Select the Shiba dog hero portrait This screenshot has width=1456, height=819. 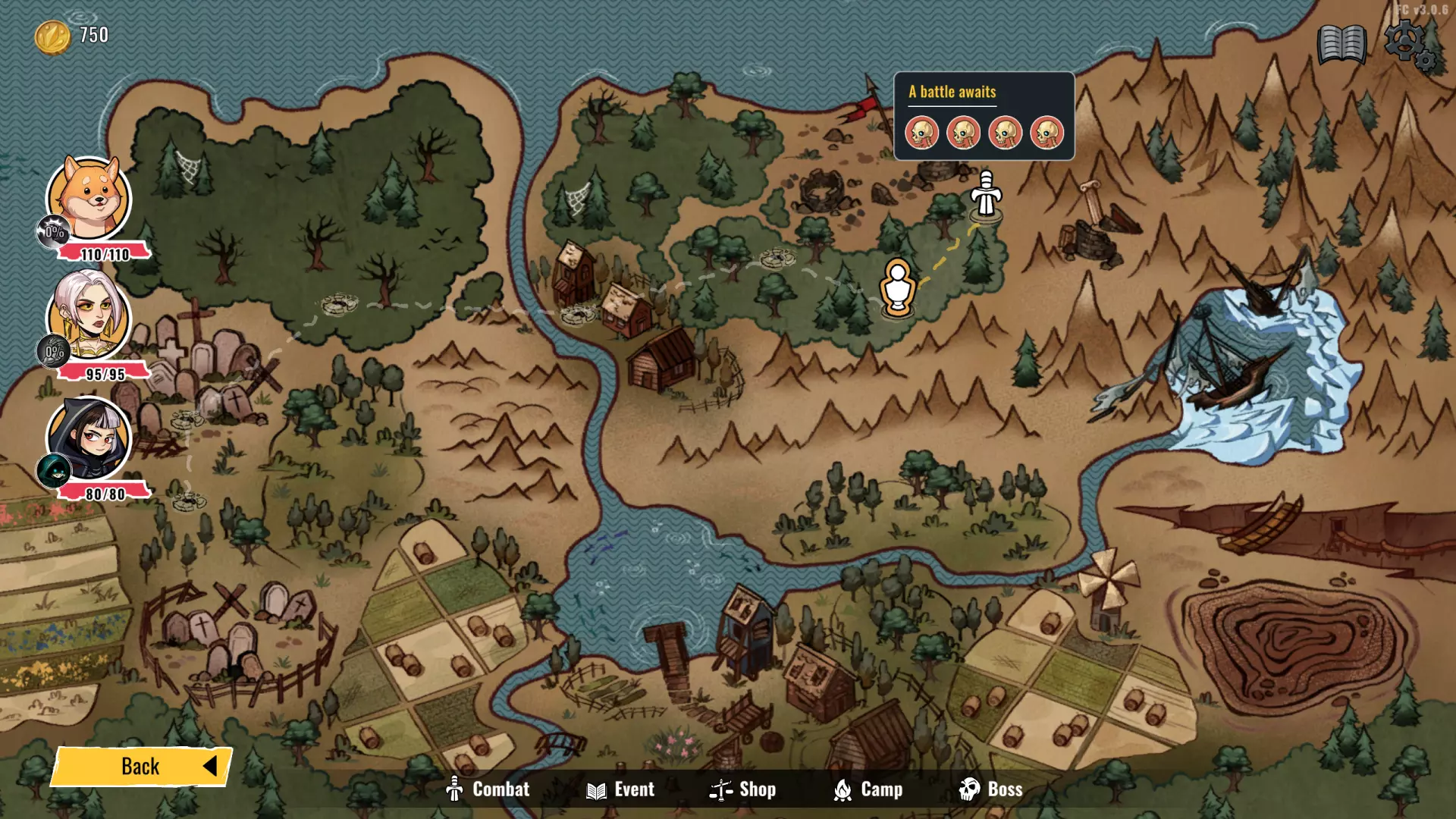click(89, 198)
